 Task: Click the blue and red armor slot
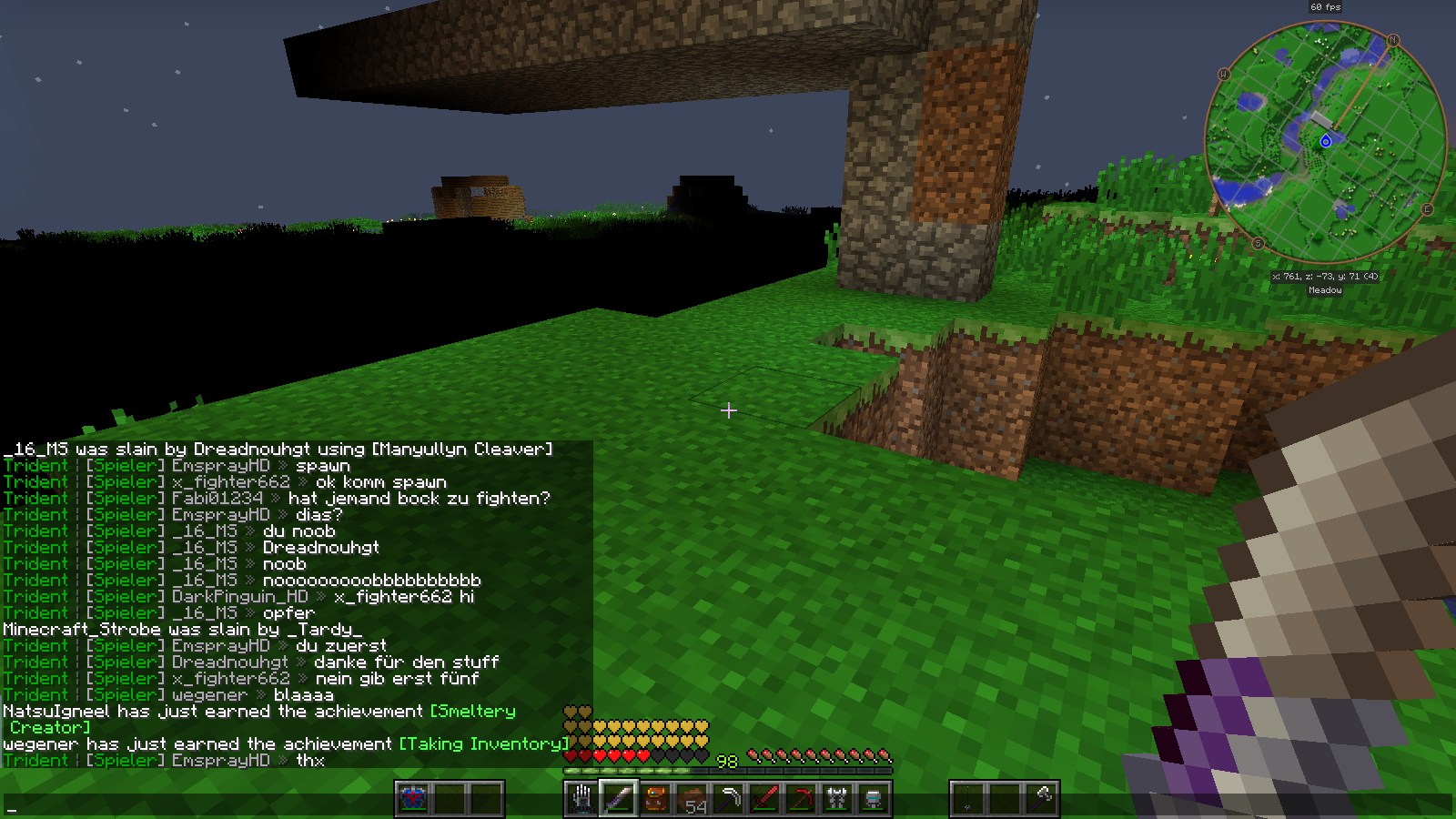pyautogui.click(x=413, y=799)
